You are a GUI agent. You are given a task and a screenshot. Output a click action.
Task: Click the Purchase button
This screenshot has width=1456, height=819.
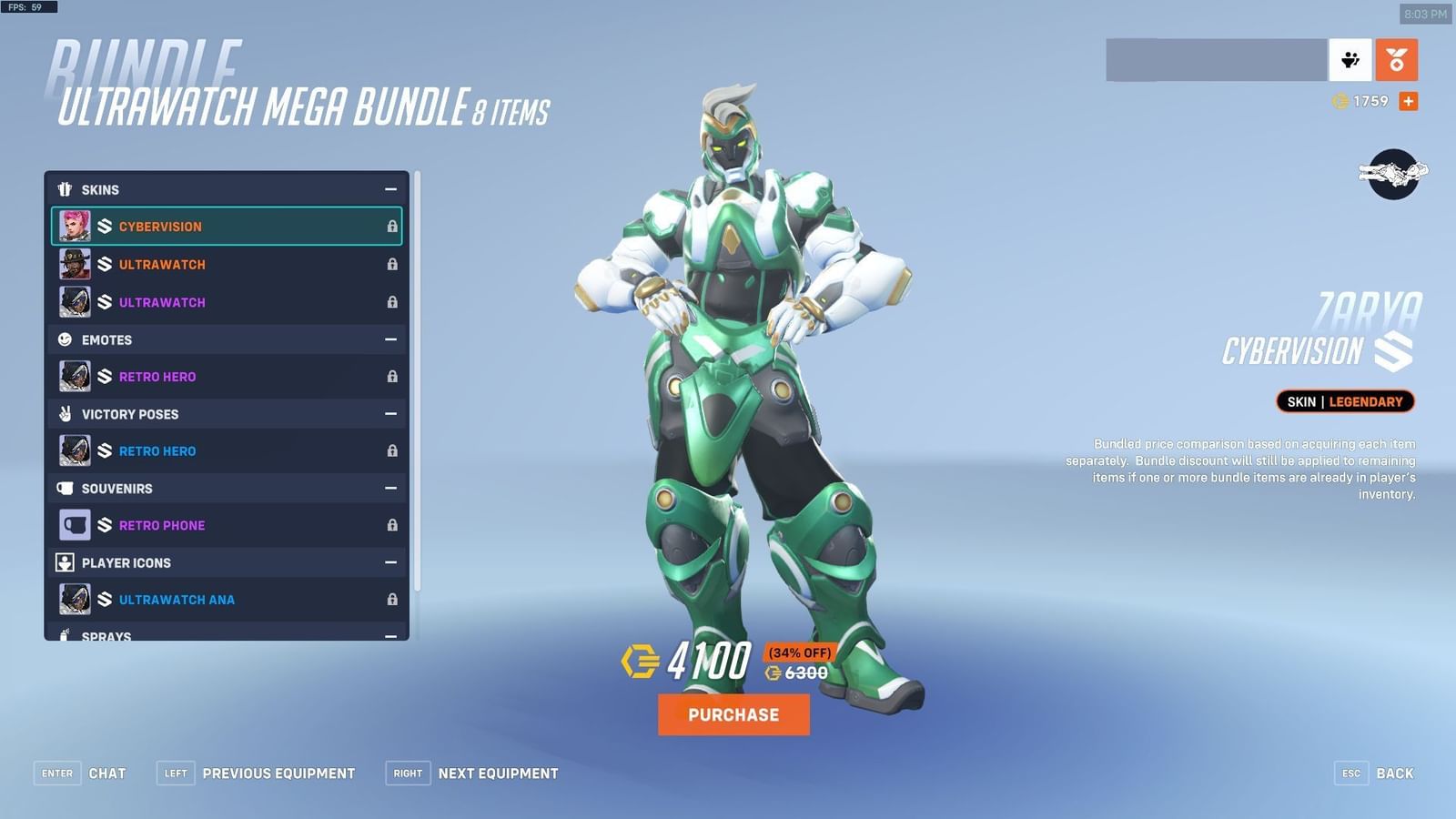tap(733, 714)
